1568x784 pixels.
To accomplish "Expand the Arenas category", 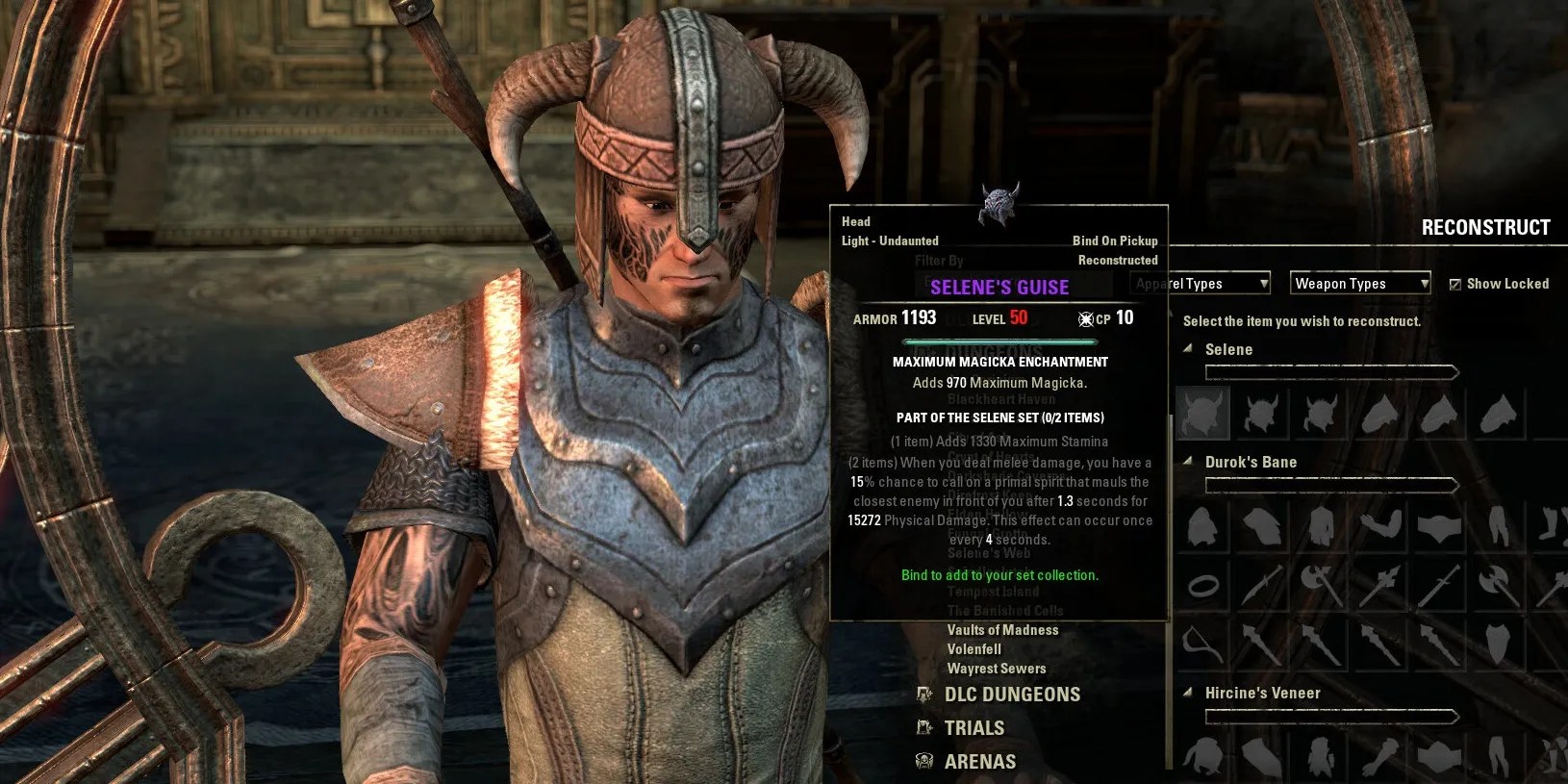I will point(979,762).
